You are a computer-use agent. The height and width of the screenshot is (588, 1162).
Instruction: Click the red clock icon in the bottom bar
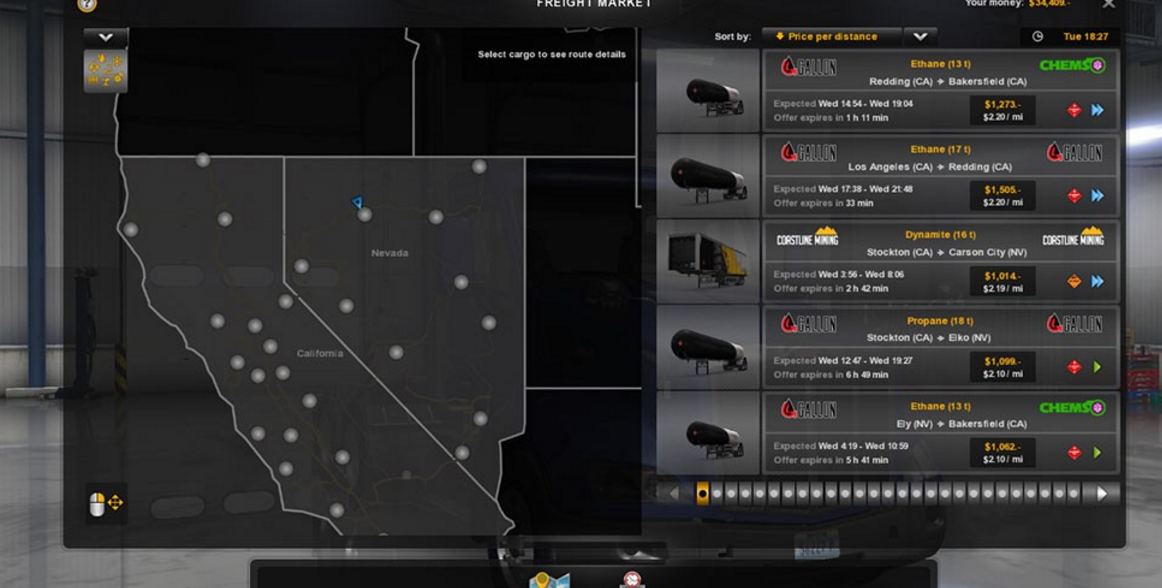tap(631, 580)
